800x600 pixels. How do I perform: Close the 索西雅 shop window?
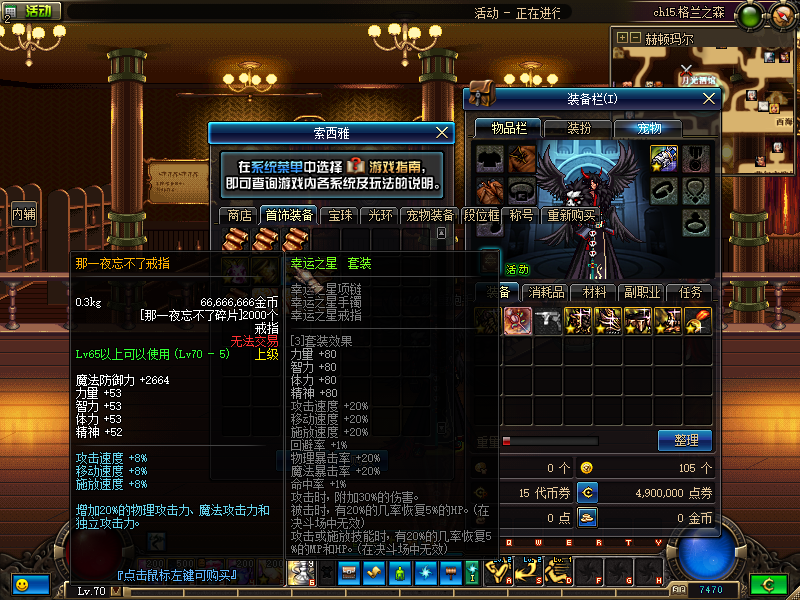(x=444, y=132)
